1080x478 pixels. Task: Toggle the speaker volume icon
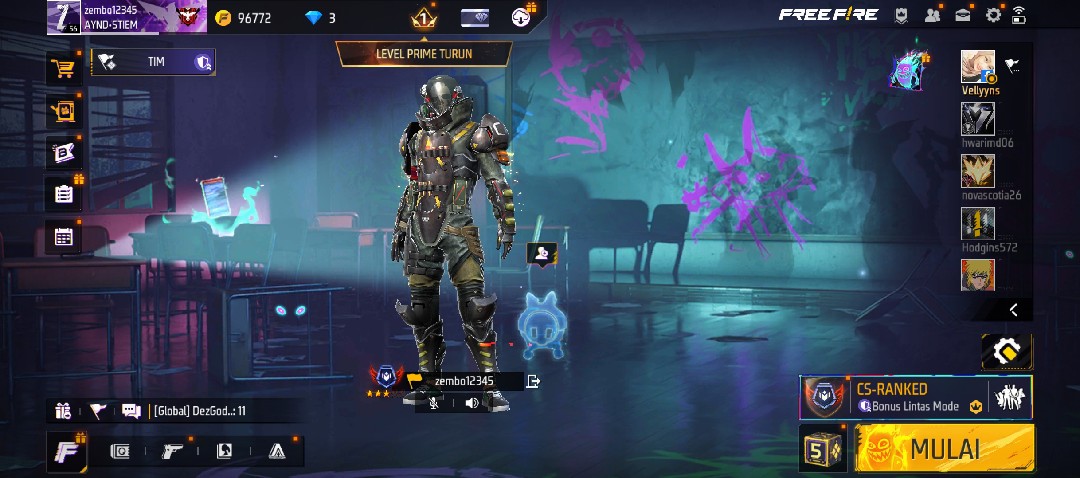pyautogui.click(x=471, y=403)
